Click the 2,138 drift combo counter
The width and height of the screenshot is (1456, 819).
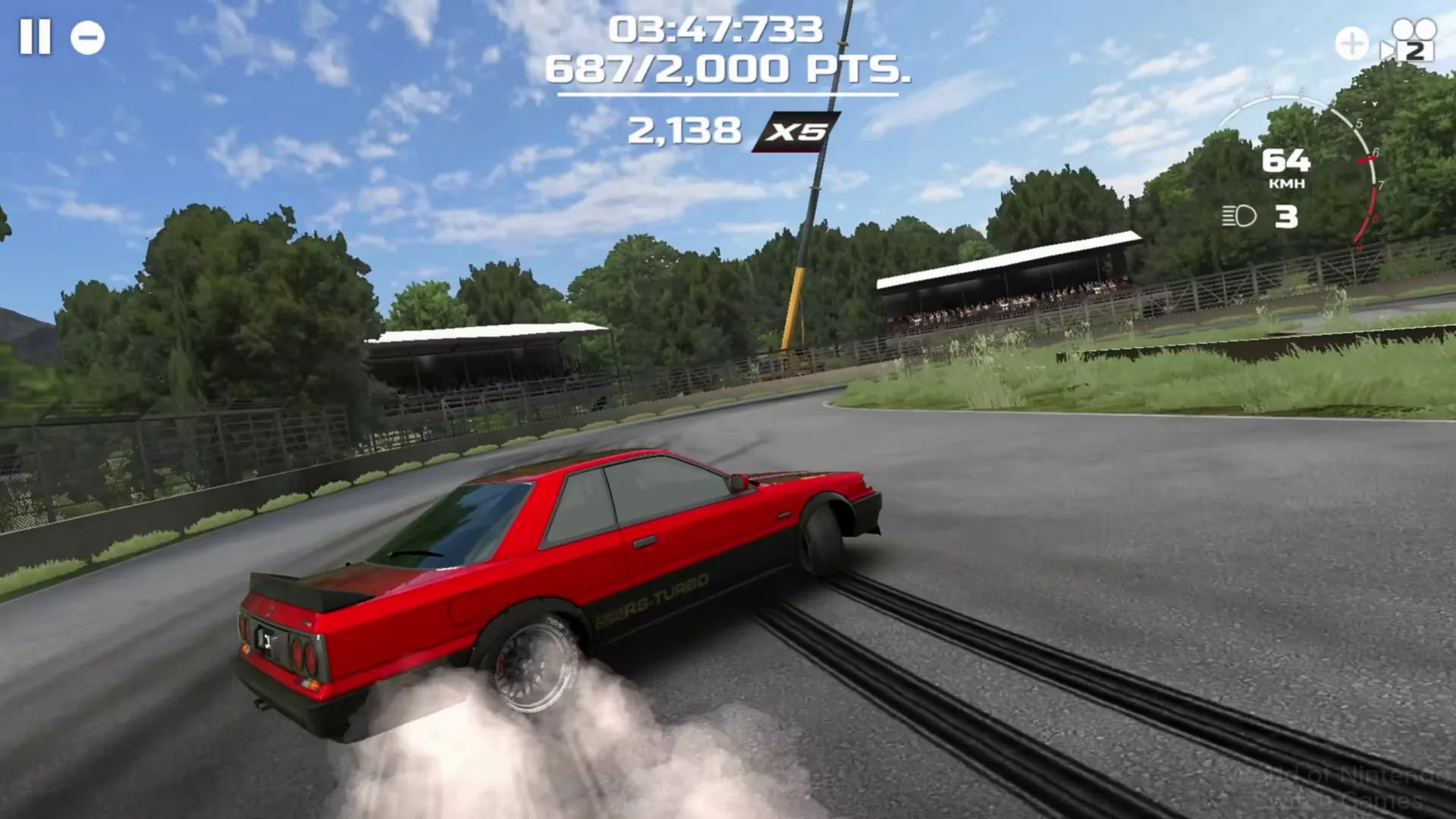(684, 129)
